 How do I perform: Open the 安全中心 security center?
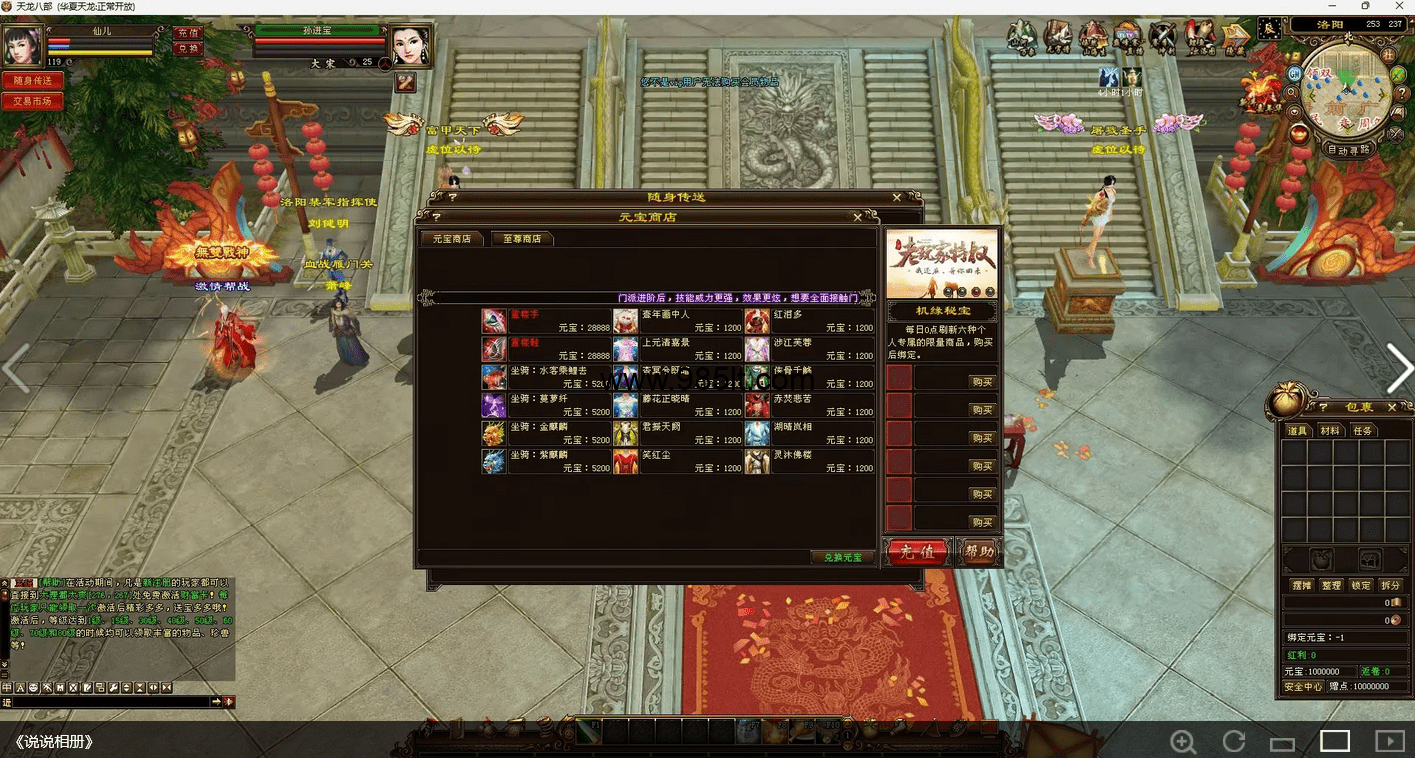[x=1304, y=687]
